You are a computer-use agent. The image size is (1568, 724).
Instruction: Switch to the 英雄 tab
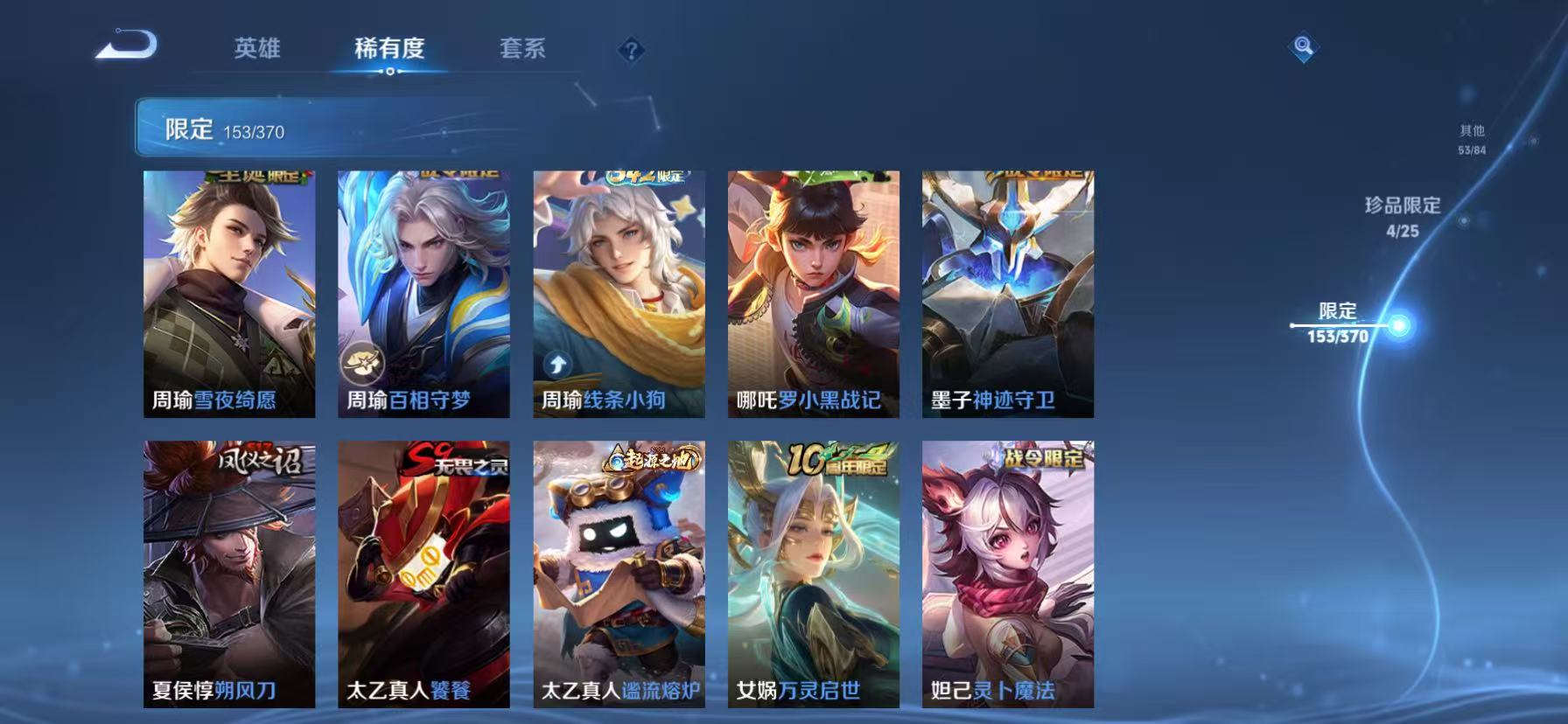[256, 50]
